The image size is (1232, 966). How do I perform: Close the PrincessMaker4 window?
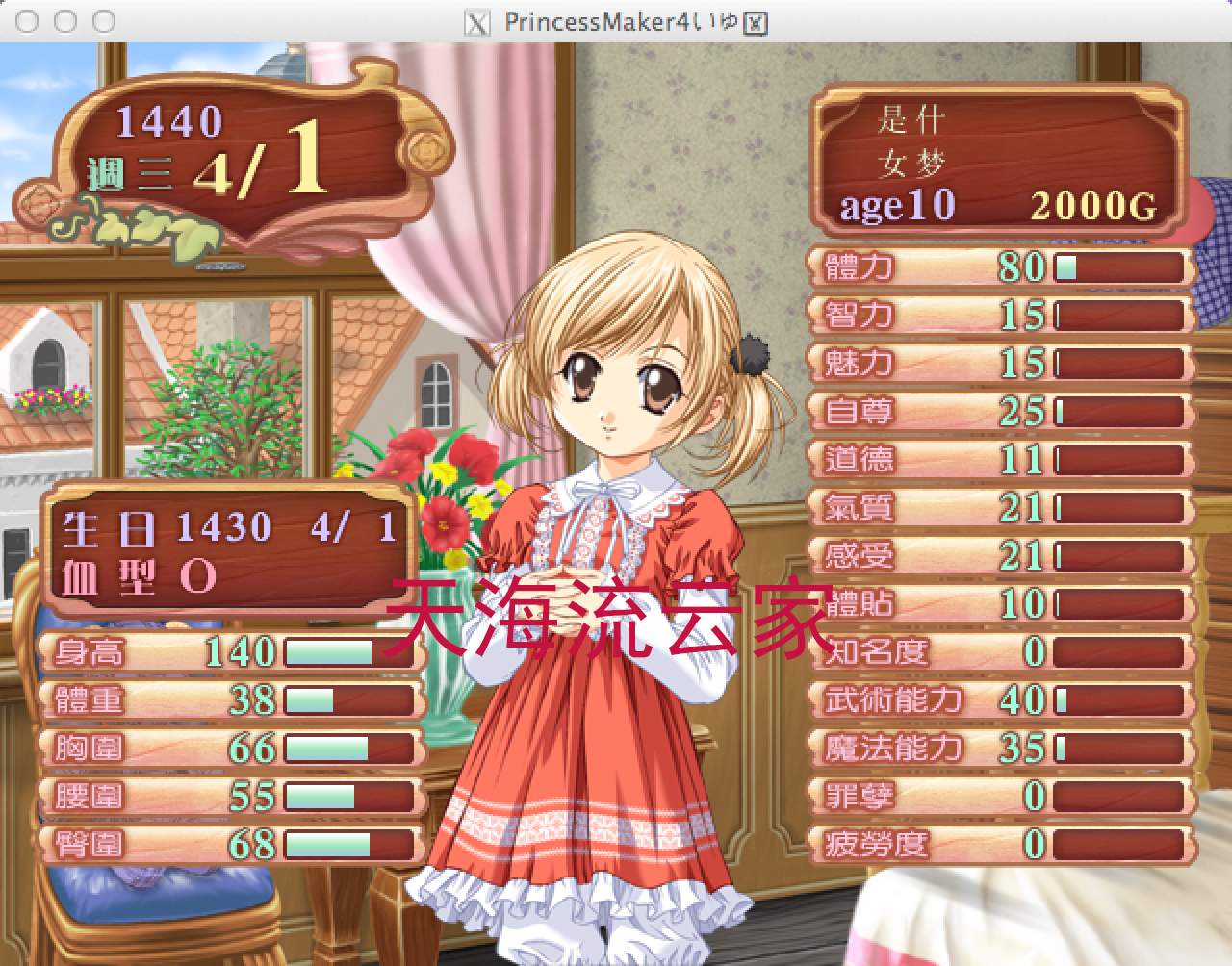[28, 21]
